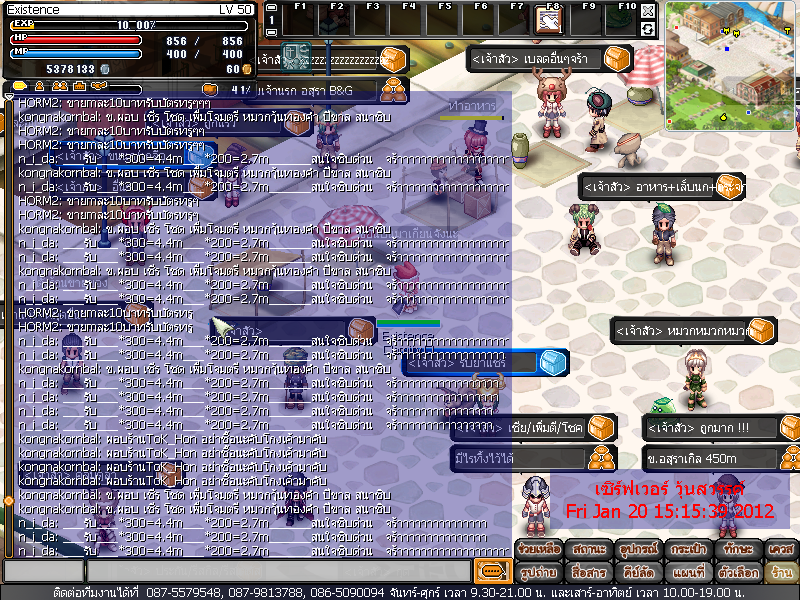
Task: Open the อุปกรณ์ equipment window
Action: click(x=634, y=550)
